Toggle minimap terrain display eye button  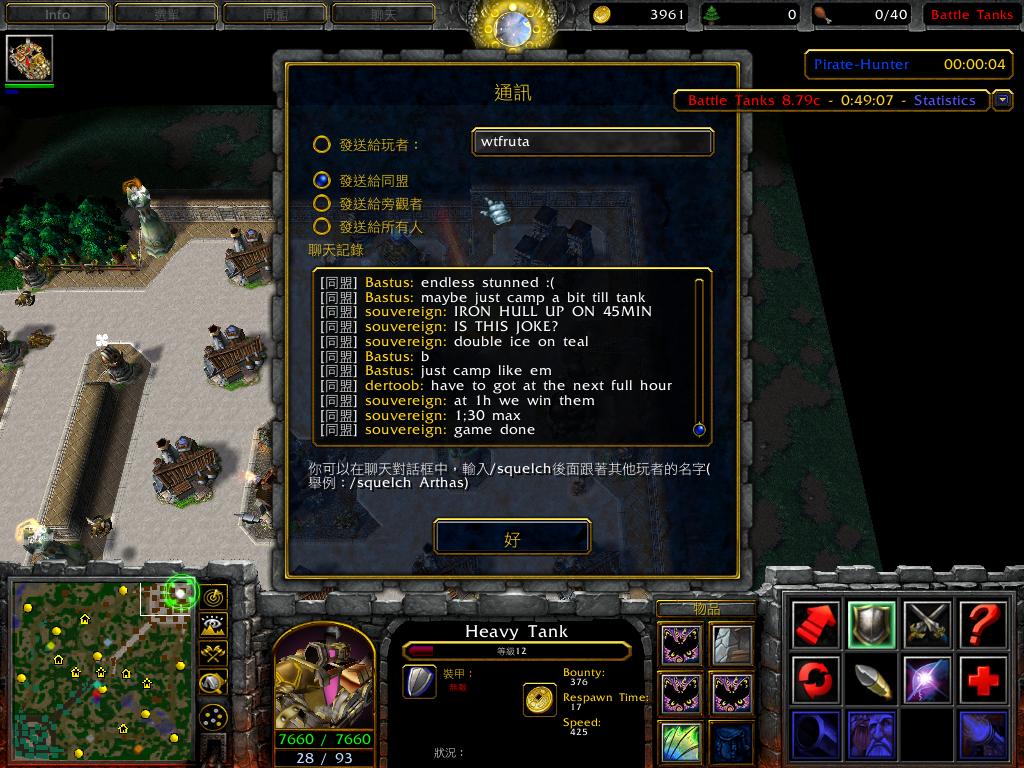click(x=213, y=626)
